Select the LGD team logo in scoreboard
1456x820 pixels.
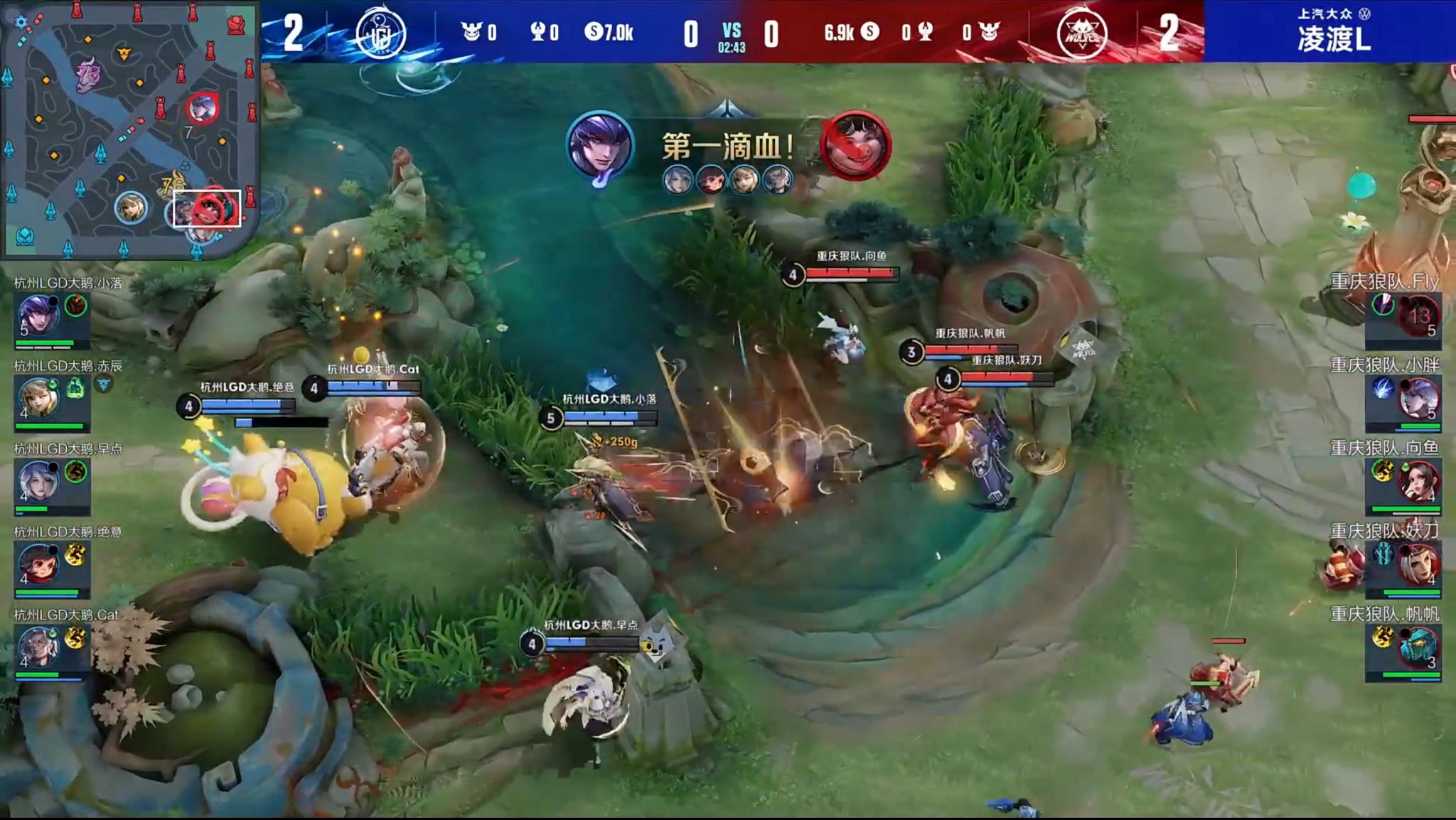380,32
